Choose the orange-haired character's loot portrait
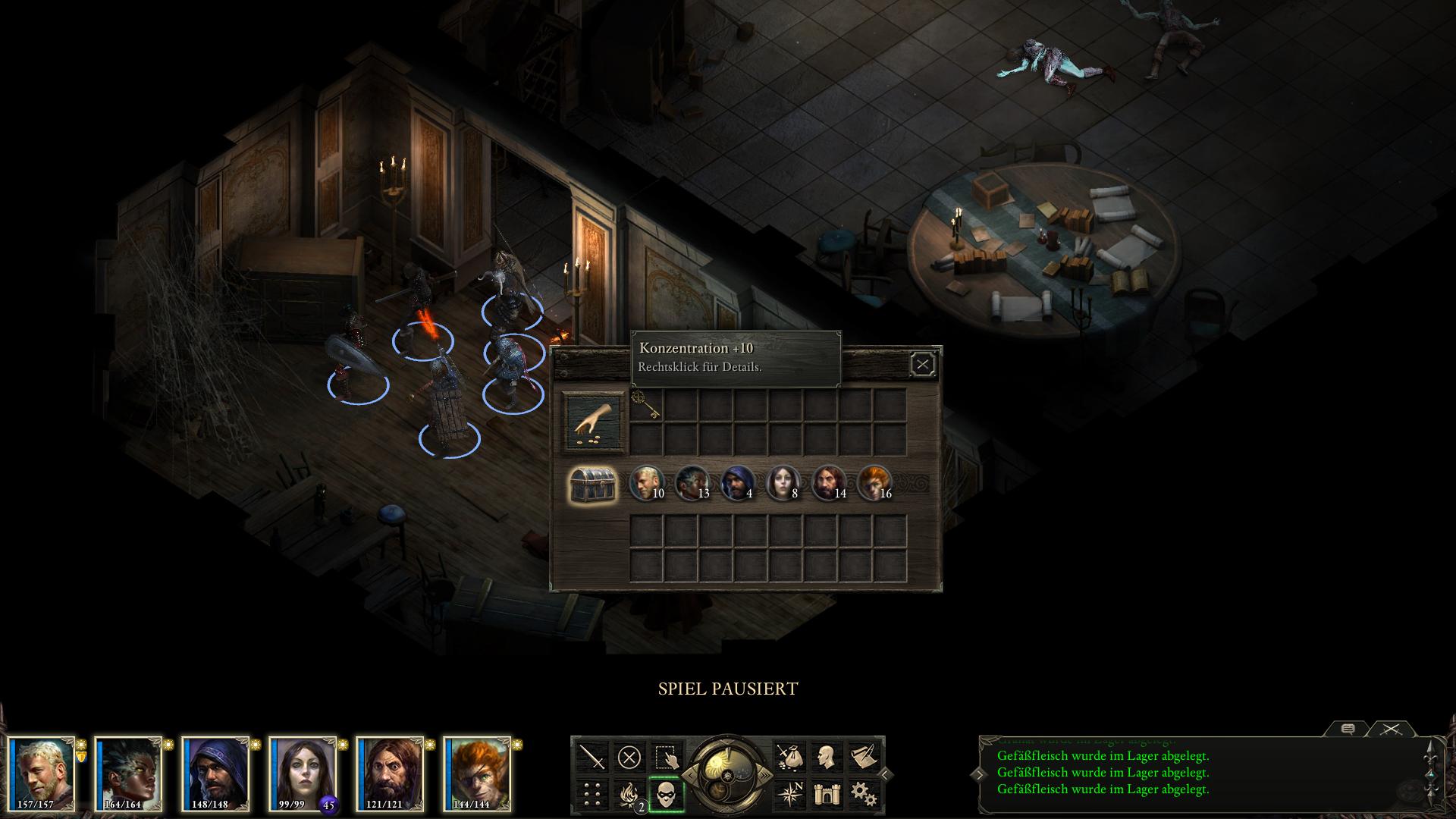 [x=874, y=483]
